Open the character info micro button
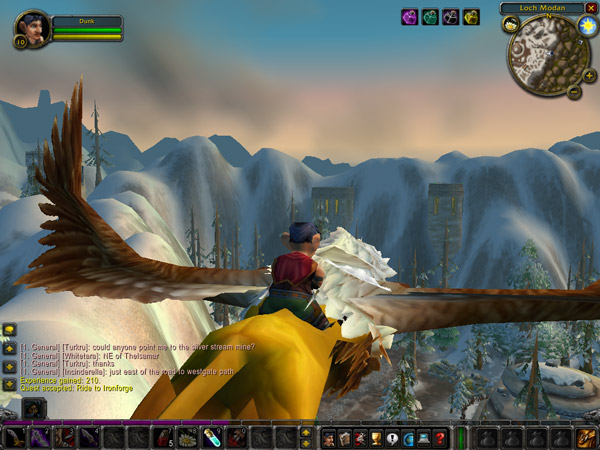 coord(328,437)
